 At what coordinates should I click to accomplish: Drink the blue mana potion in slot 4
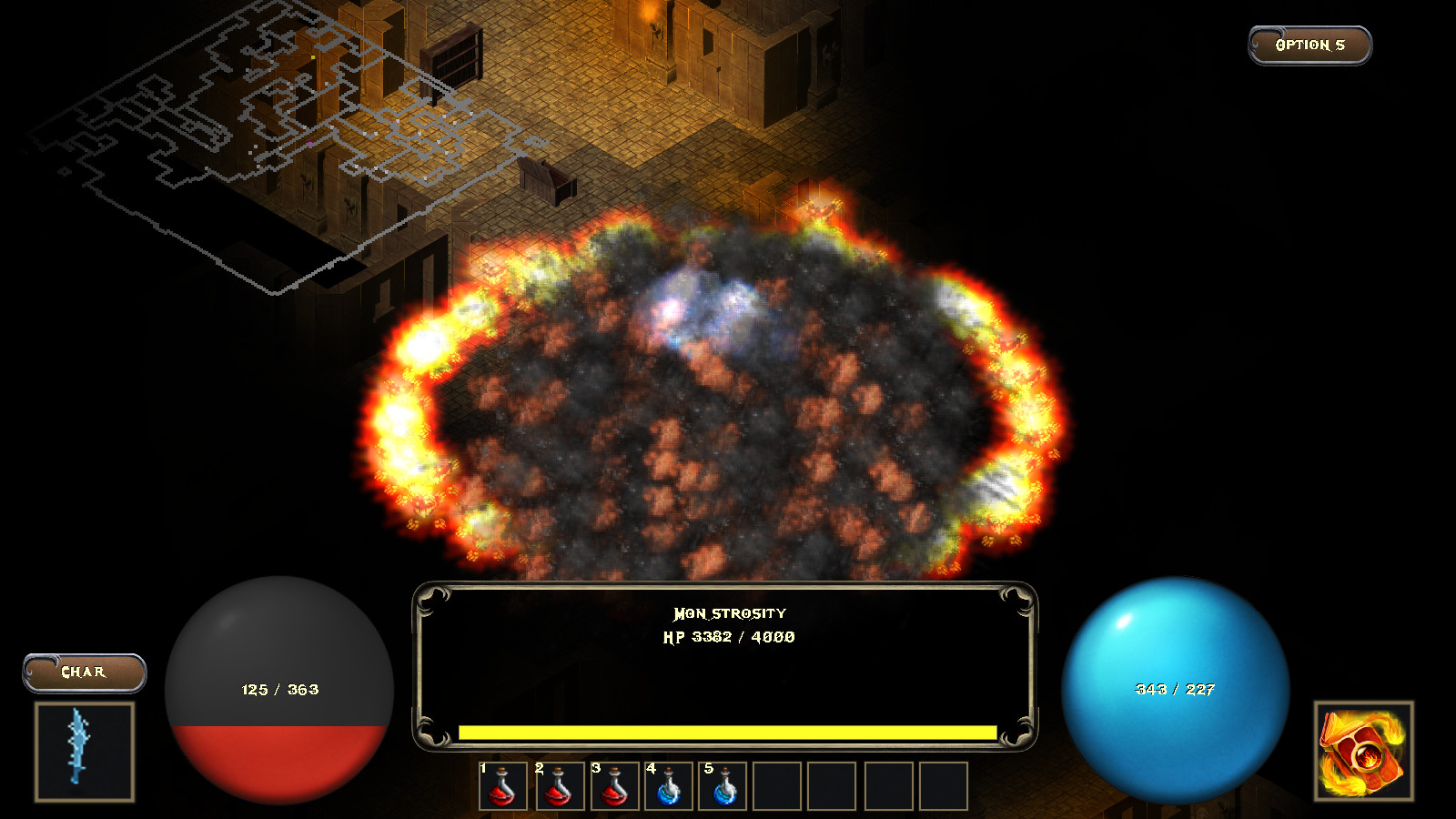(667, 787)
